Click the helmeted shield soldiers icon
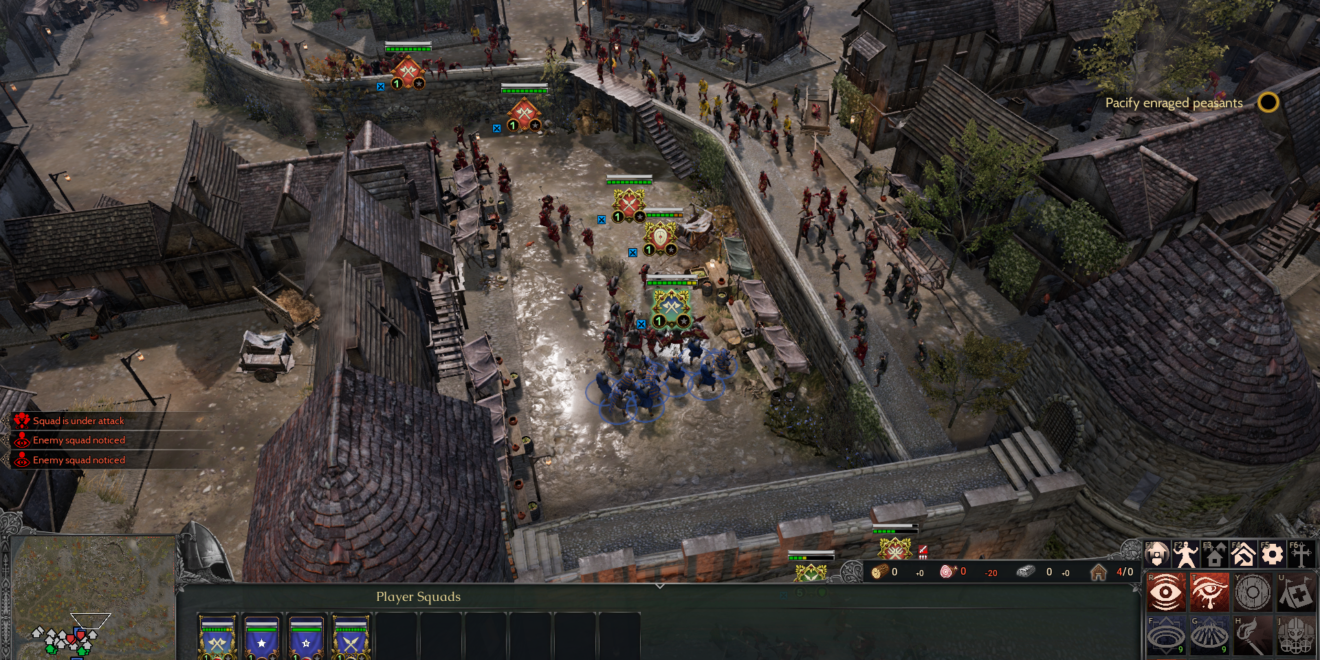 tap(1296, 635)
